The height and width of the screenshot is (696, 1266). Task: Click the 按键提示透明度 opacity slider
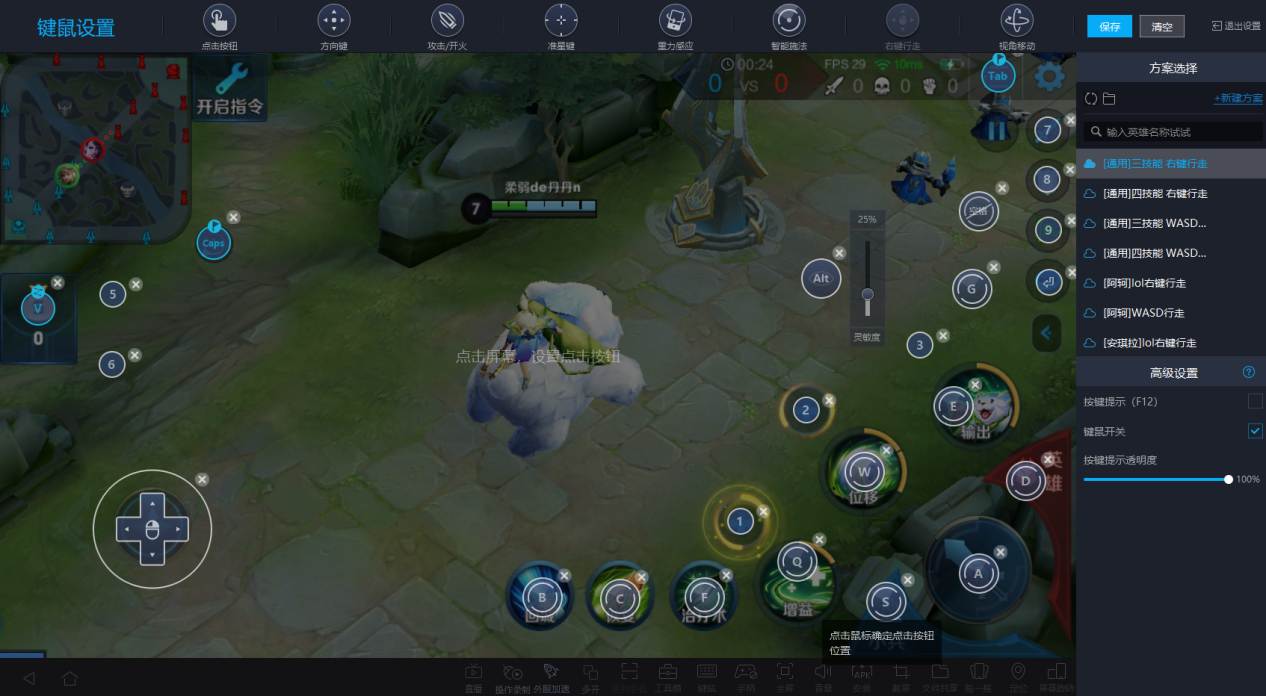coord(1156,480)
